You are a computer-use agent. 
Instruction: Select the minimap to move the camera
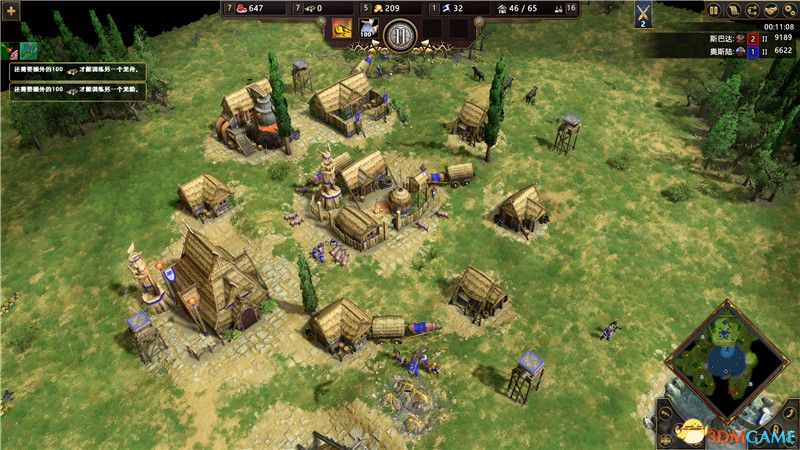pos(726,361)
